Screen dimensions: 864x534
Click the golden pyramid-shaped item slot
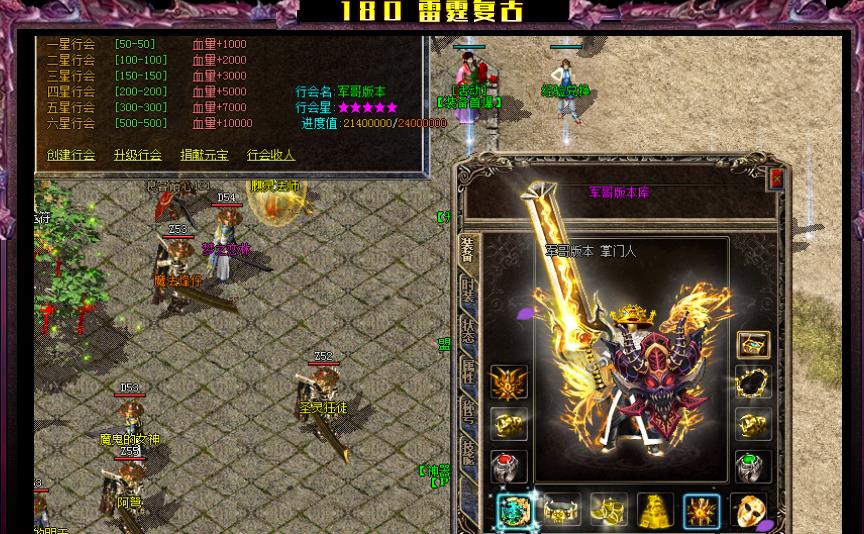655,511
